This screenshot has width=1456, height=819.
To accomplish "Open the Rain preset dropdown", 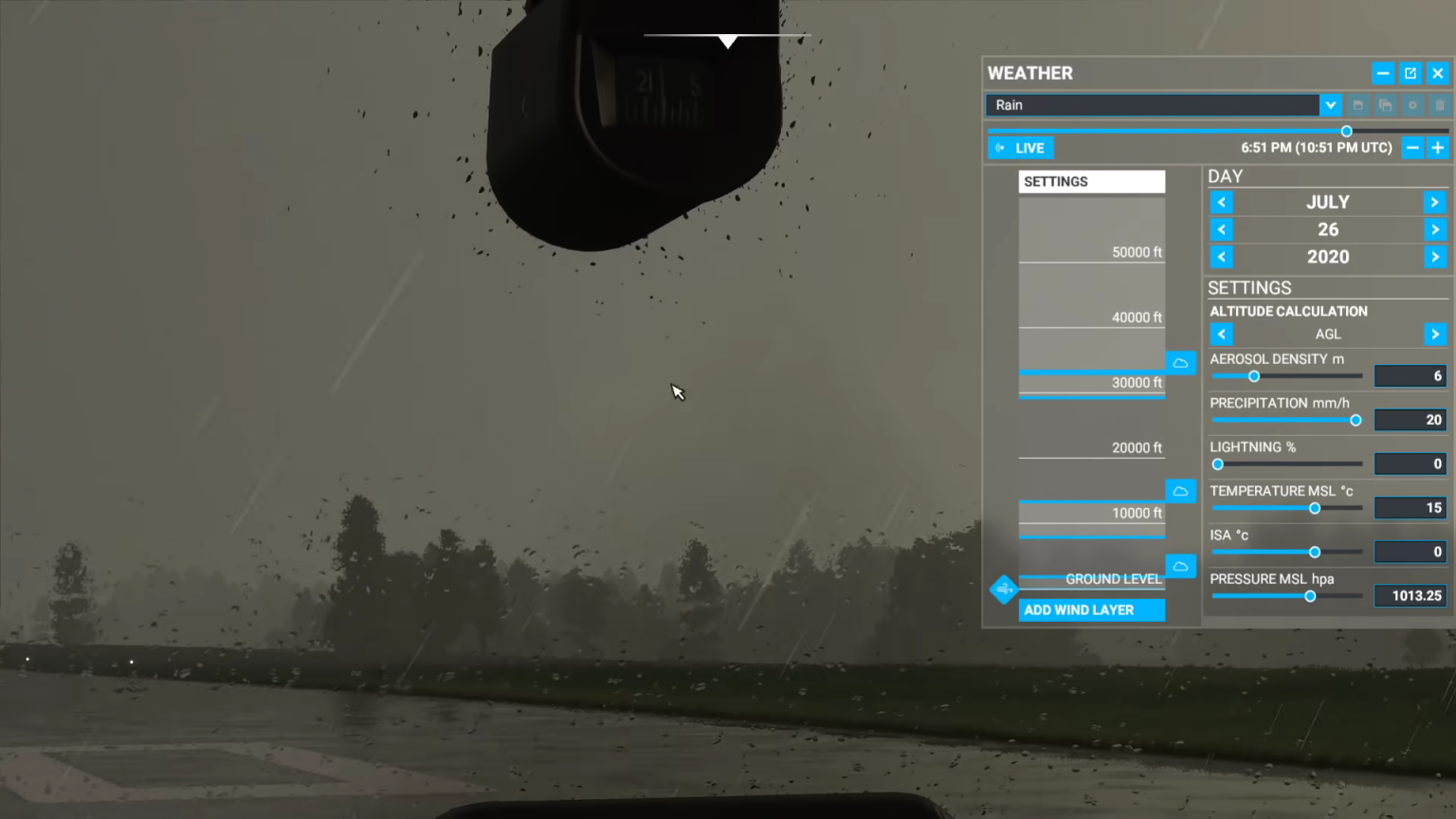I will pos(1330,105).
